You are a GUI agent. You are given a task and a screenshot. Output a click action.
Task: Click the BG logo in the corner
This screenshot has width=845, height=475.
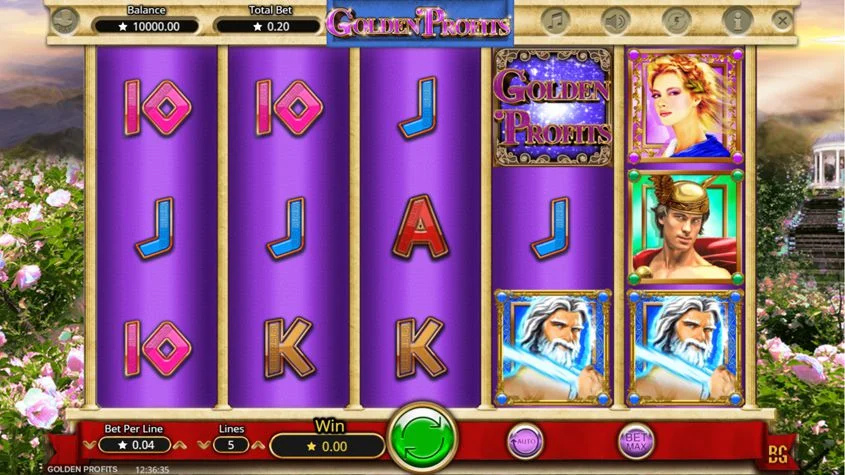pyautogui.click(x=778, y=455)
